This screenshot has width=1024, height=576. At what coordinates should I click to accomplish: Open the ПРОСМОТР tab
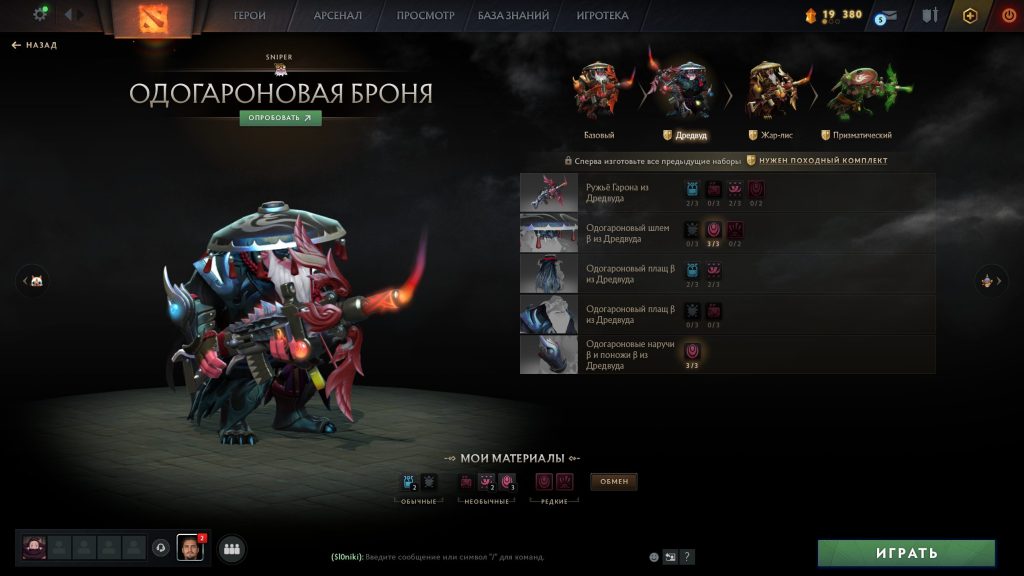pos(425,16)
